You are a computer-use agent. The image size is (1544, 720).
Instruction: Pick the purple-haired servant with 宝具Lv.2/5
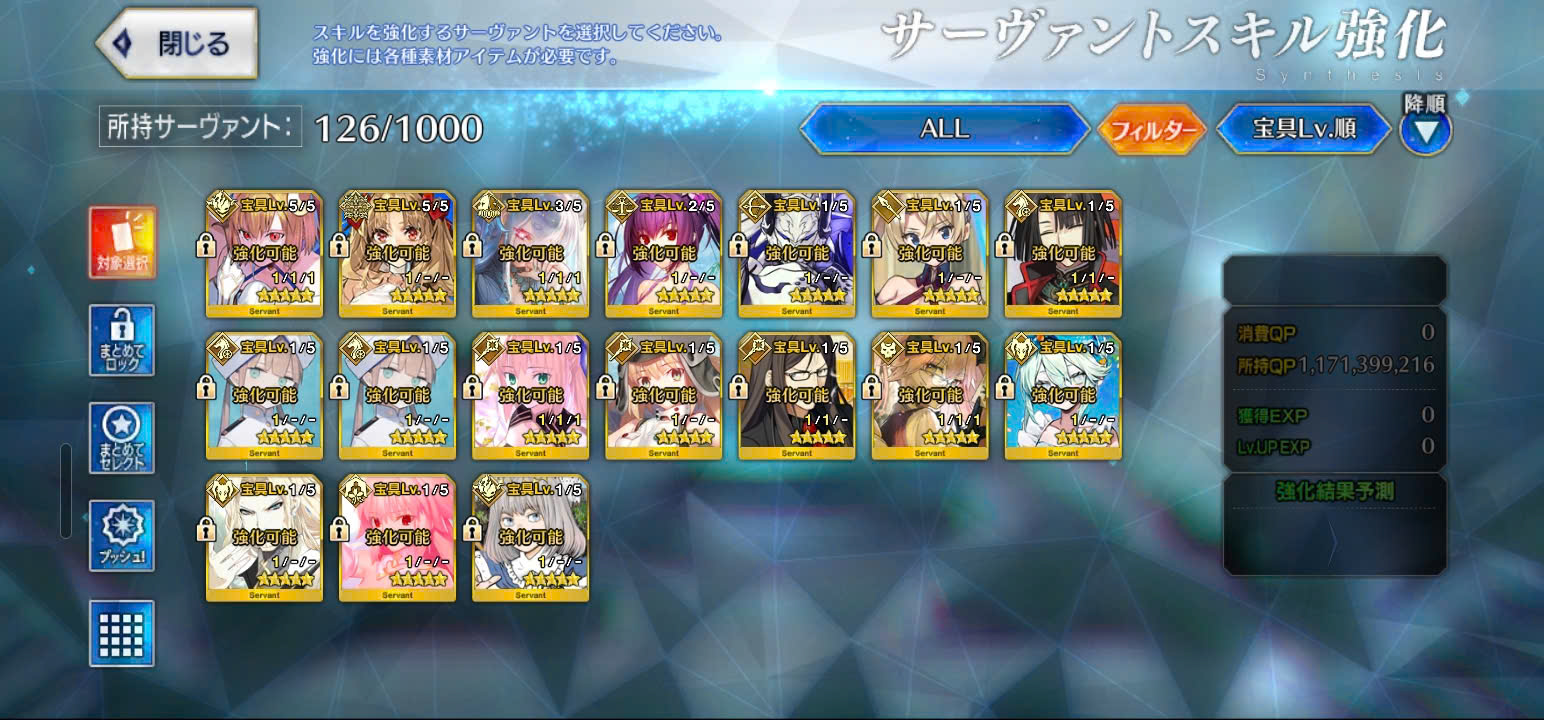[x=663, y=255]
